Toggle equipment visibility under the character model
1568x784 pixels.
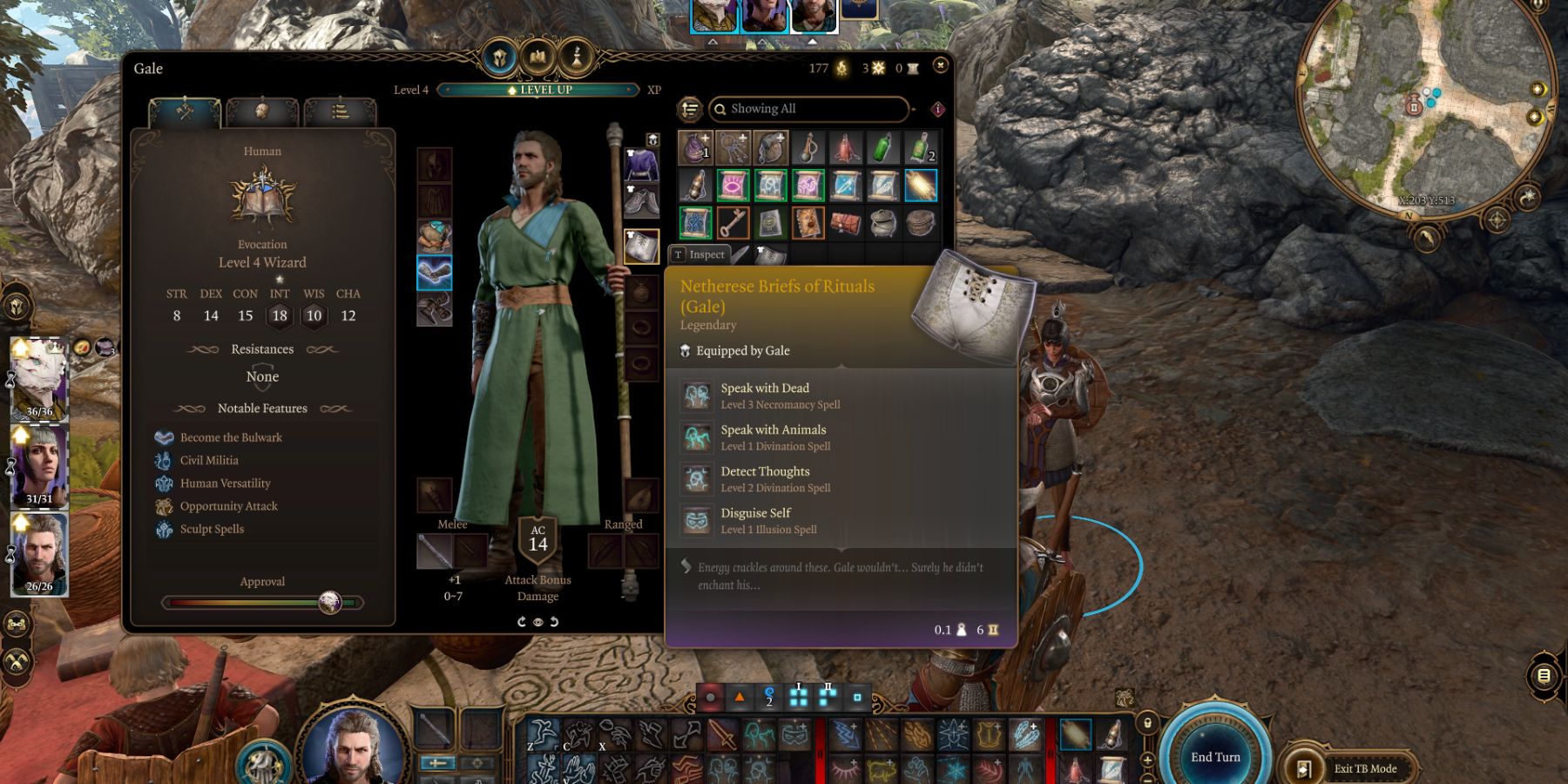[x=537, y=622]
